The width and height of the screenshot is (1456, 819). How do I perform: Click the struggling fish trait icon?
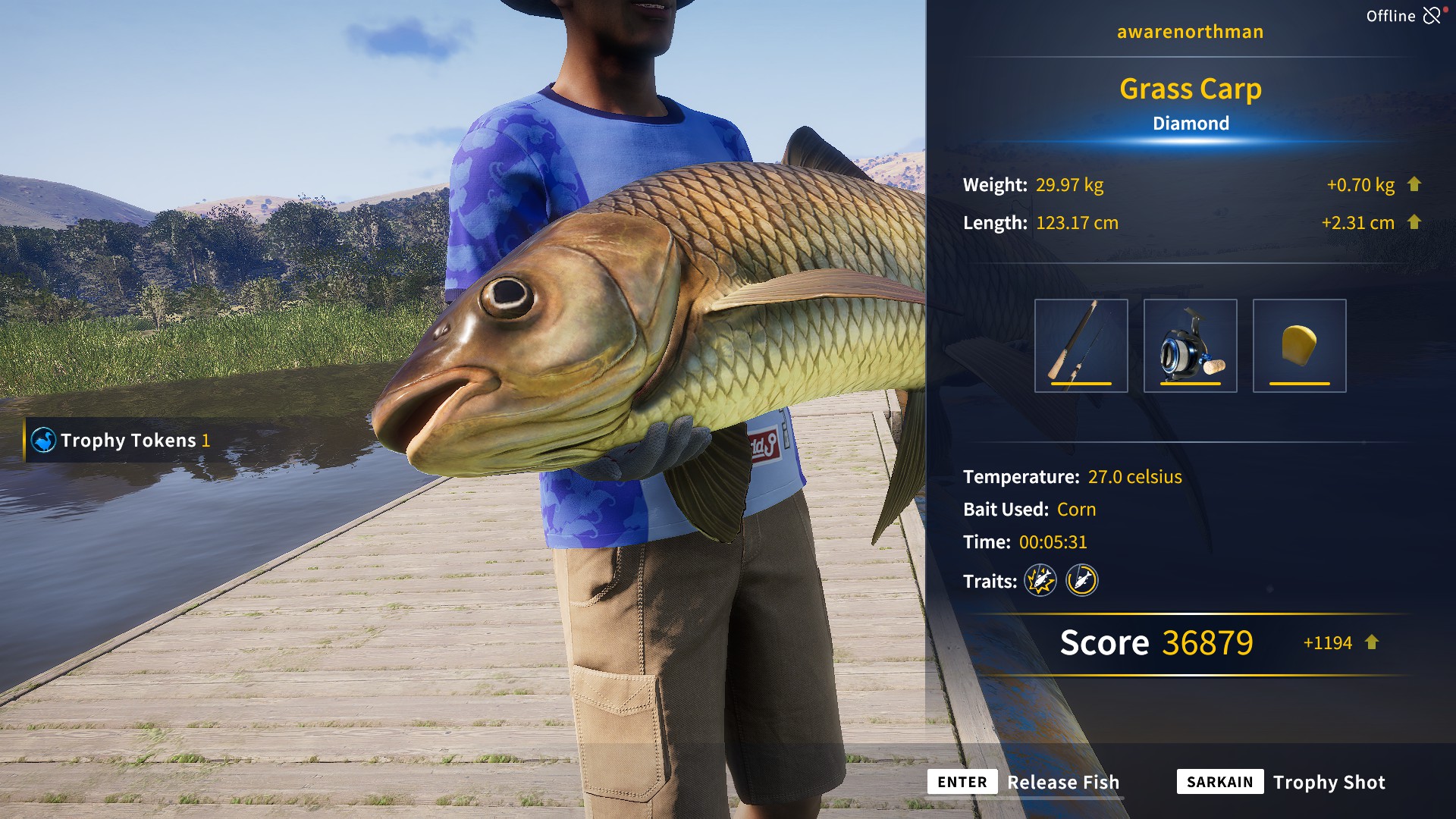pyautogui.click(x=1041, y=581)
